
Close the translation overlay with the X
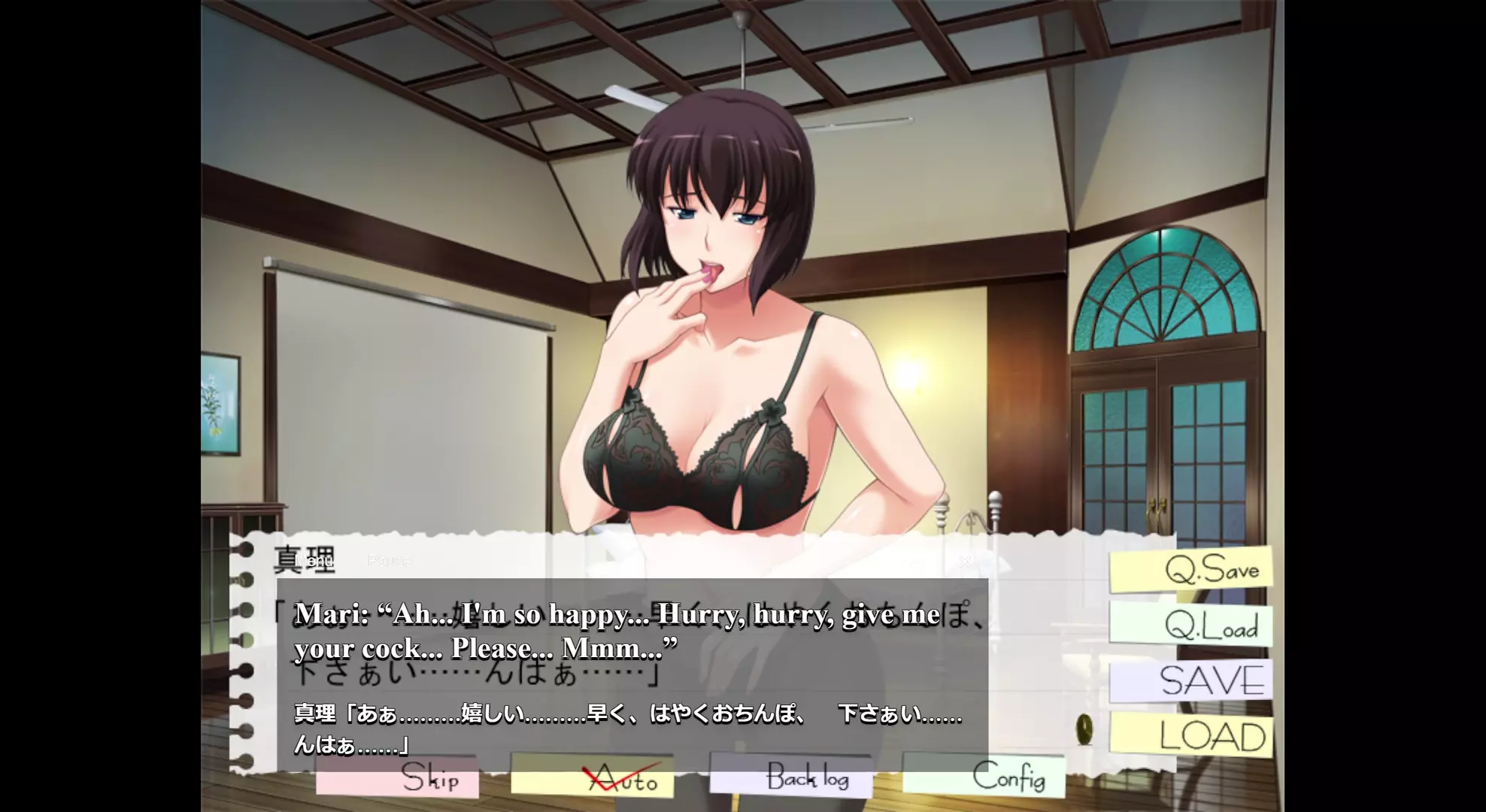coord(965,561)
